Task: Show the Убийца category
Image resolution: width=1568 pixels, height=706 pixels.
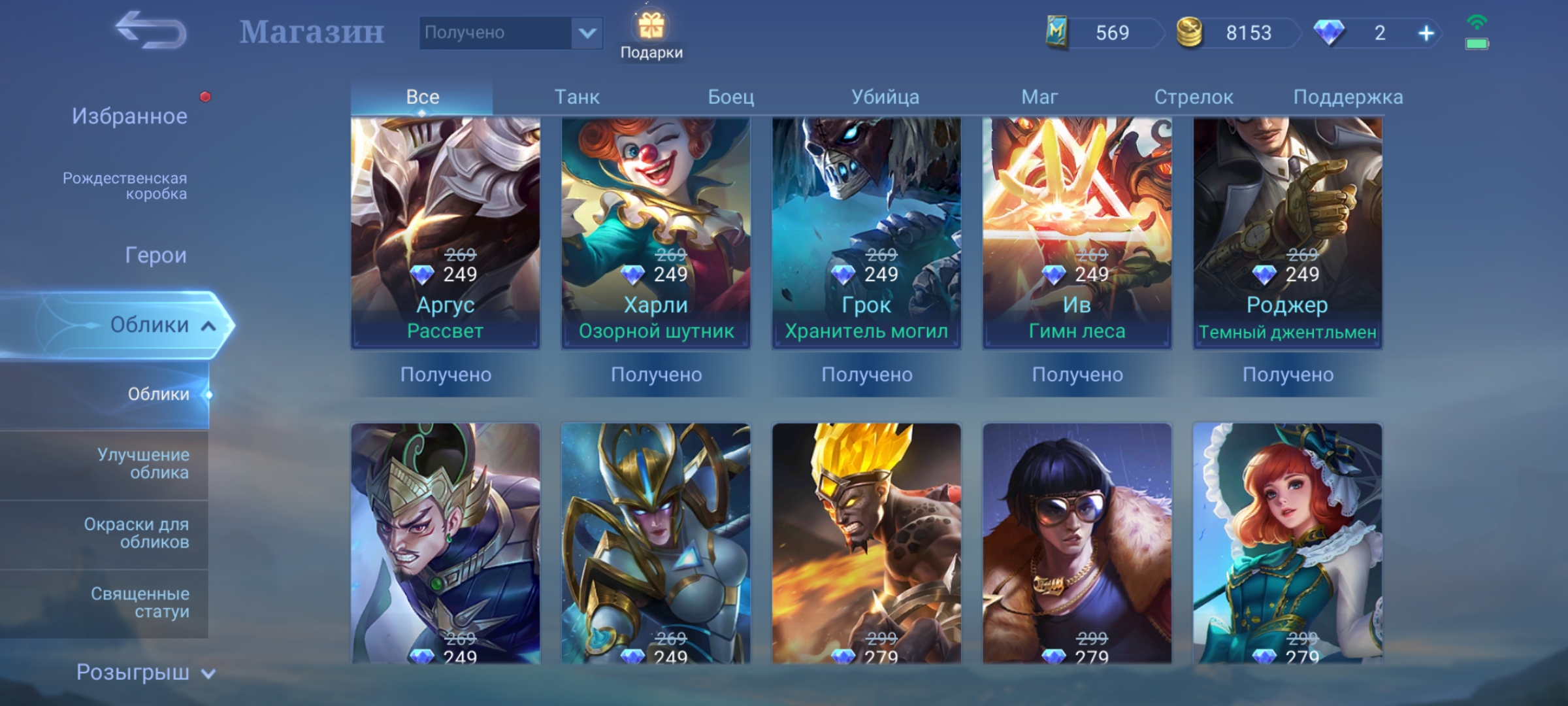Action: [x=885, y=97]
